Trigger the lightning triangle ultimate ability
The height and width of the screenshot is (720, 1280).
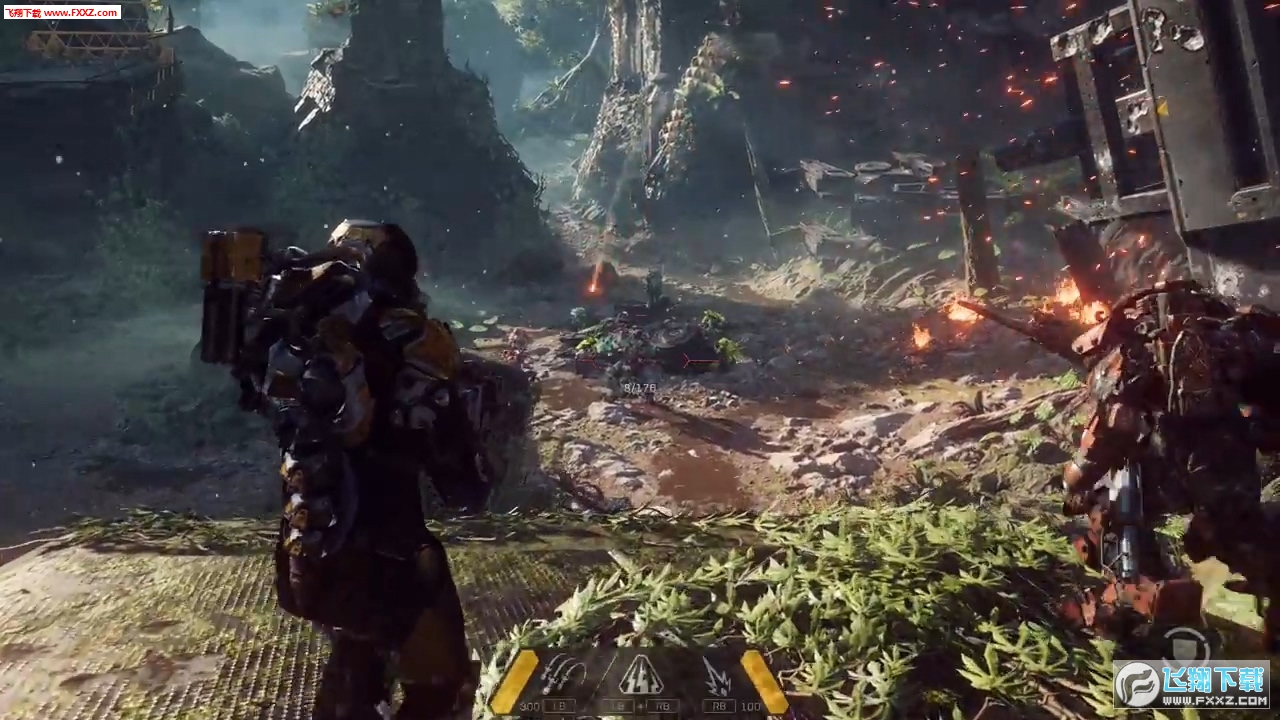pyautogui.click(x=640, y=676)
